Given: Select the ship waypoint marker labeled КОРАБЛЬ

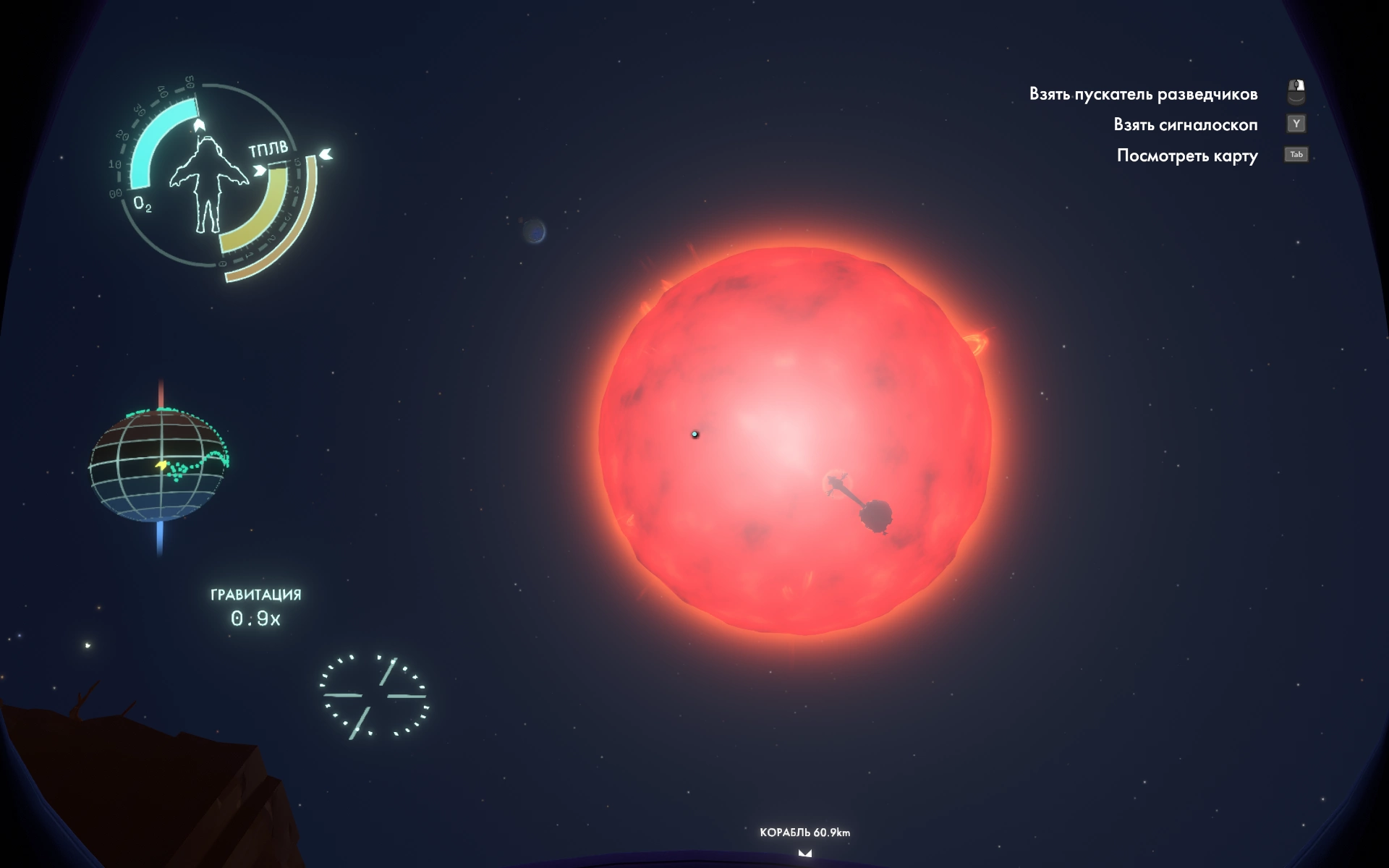Looking at the screenshot, I should [x=804, y=853].
